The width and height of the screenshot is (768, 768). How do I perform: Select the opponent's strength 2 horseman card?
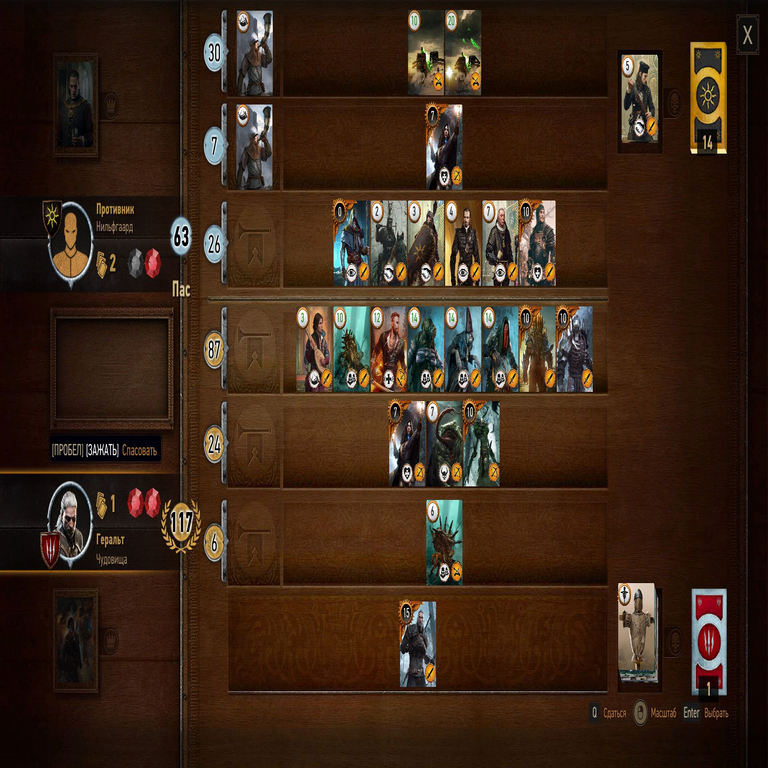click(388, 242)
